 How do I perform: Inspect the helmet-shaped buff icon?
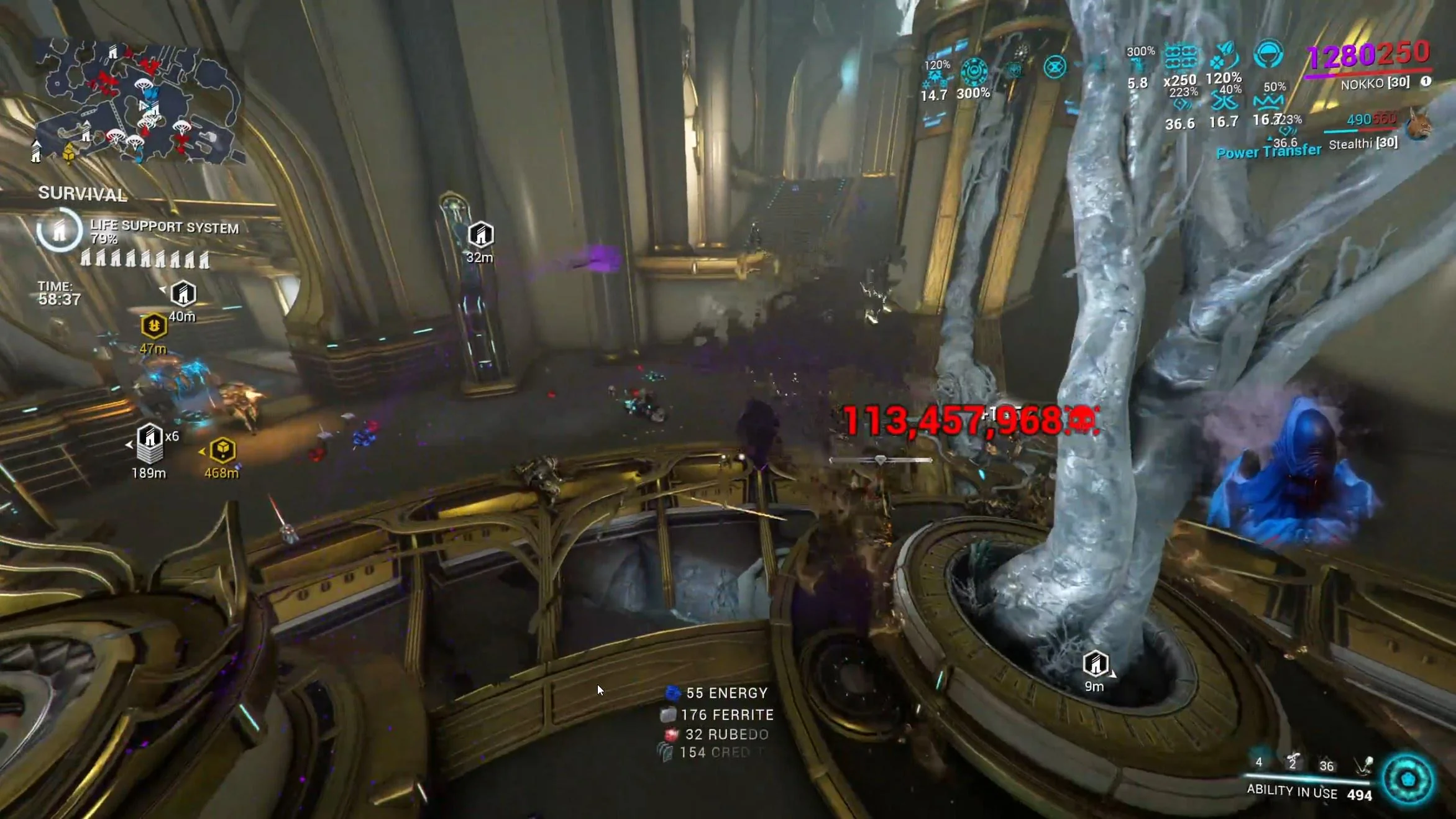pyautogui.click(x=1268, y=55)
